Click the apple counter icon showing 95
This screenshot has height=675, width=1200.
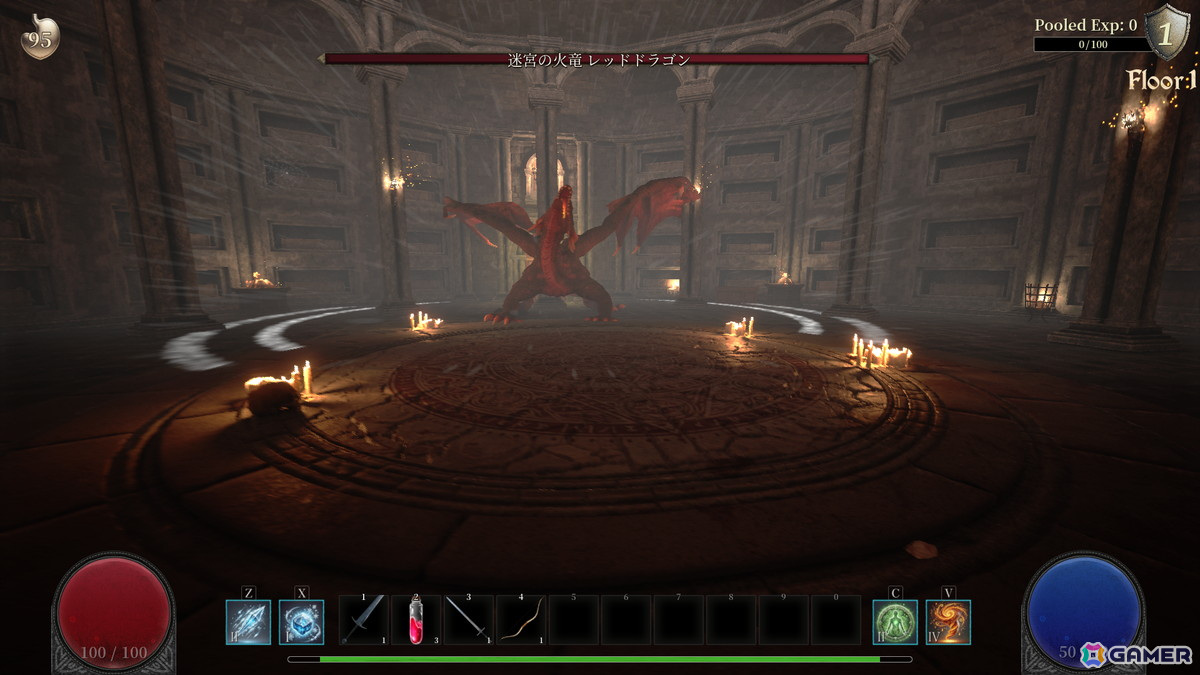(41, 38)
